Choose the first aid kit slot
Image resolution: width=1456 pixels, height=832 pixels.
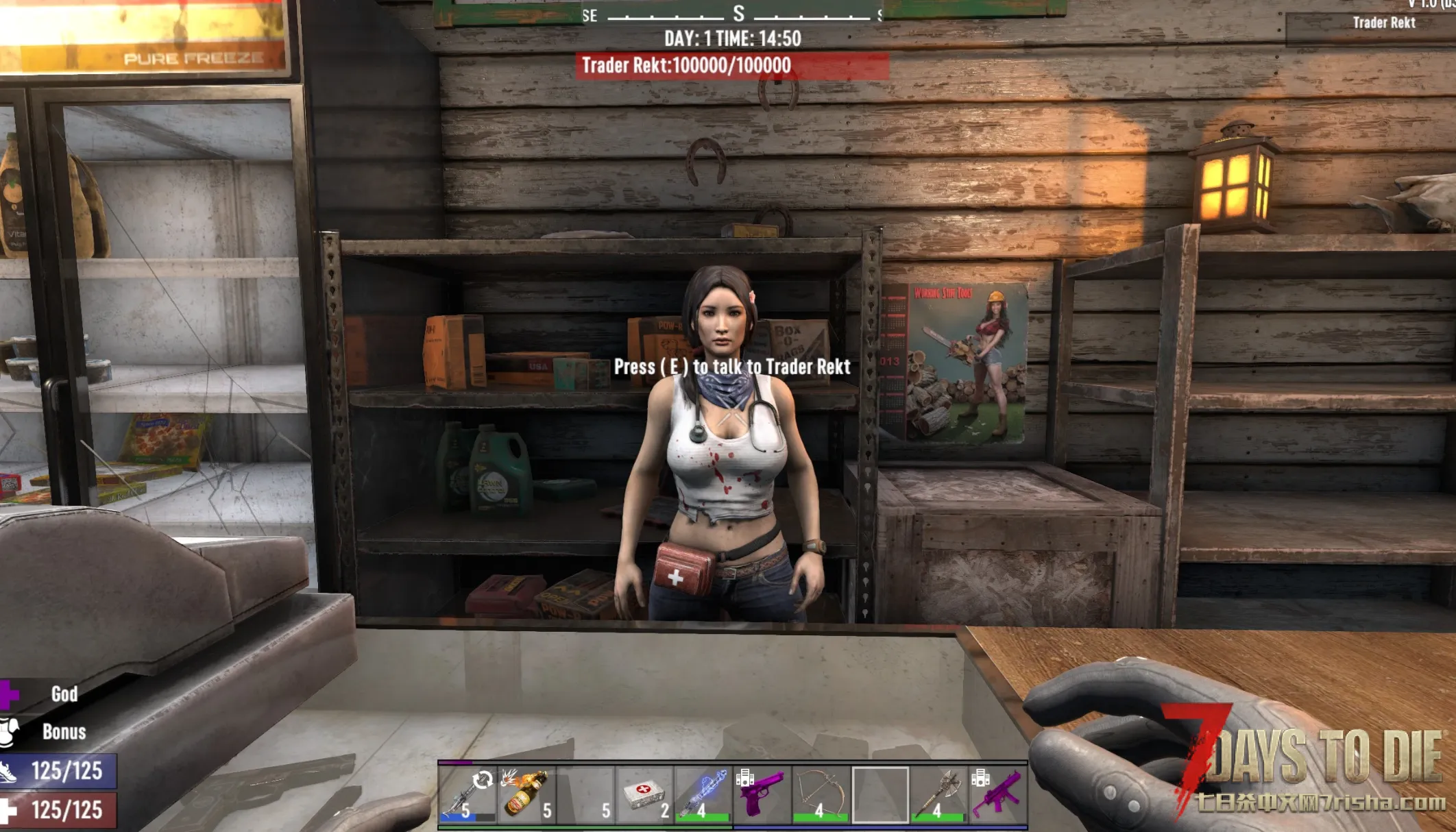tap(644, 794)
